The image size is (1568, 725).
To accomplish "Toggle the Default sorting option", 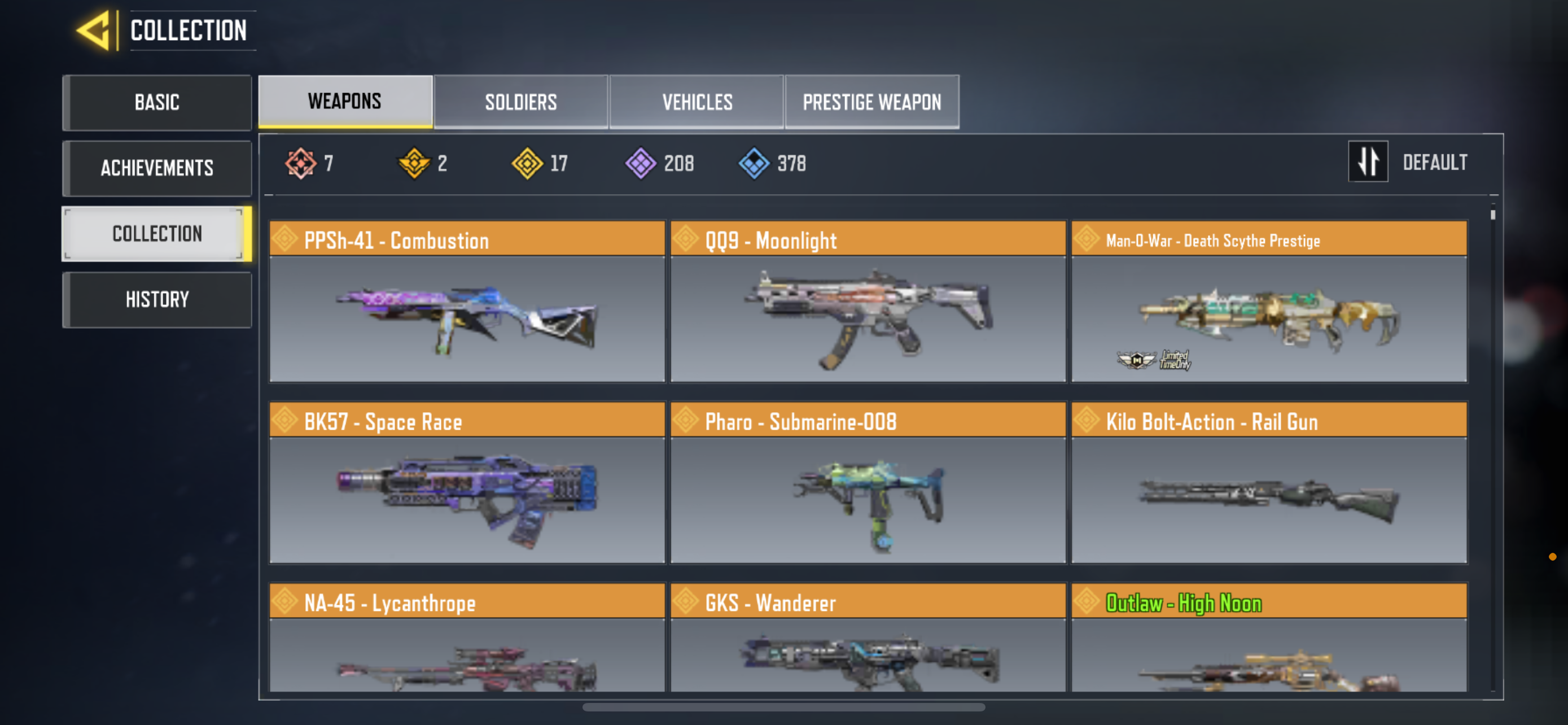I will coord(1435,162).
